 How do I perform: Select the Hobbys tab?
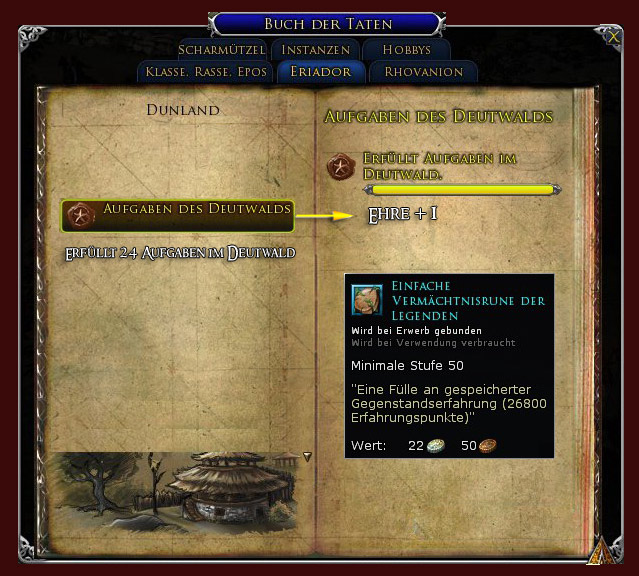405,49
